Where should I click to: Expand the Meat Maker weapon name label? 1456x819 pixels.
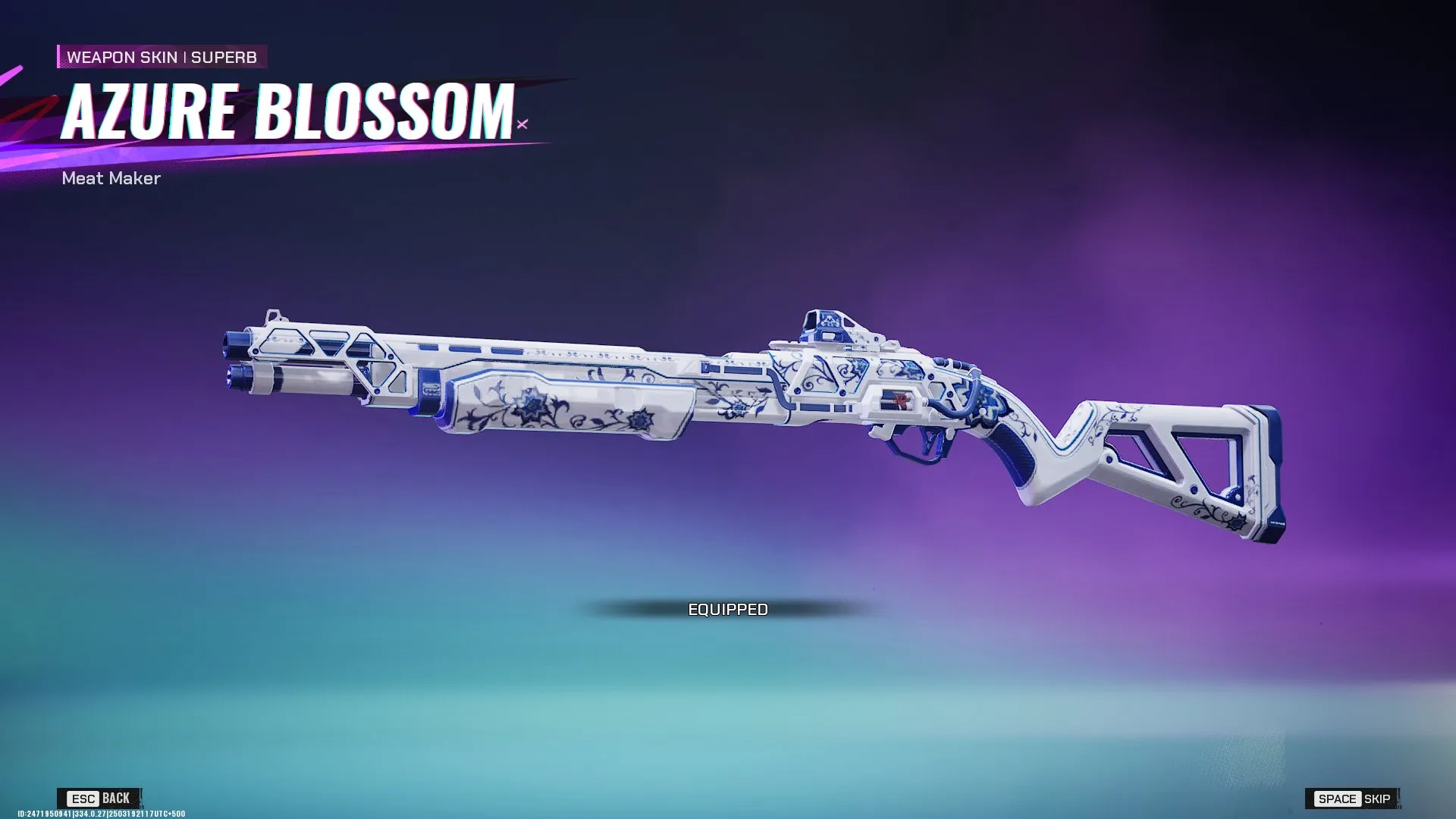pos(111,179)
